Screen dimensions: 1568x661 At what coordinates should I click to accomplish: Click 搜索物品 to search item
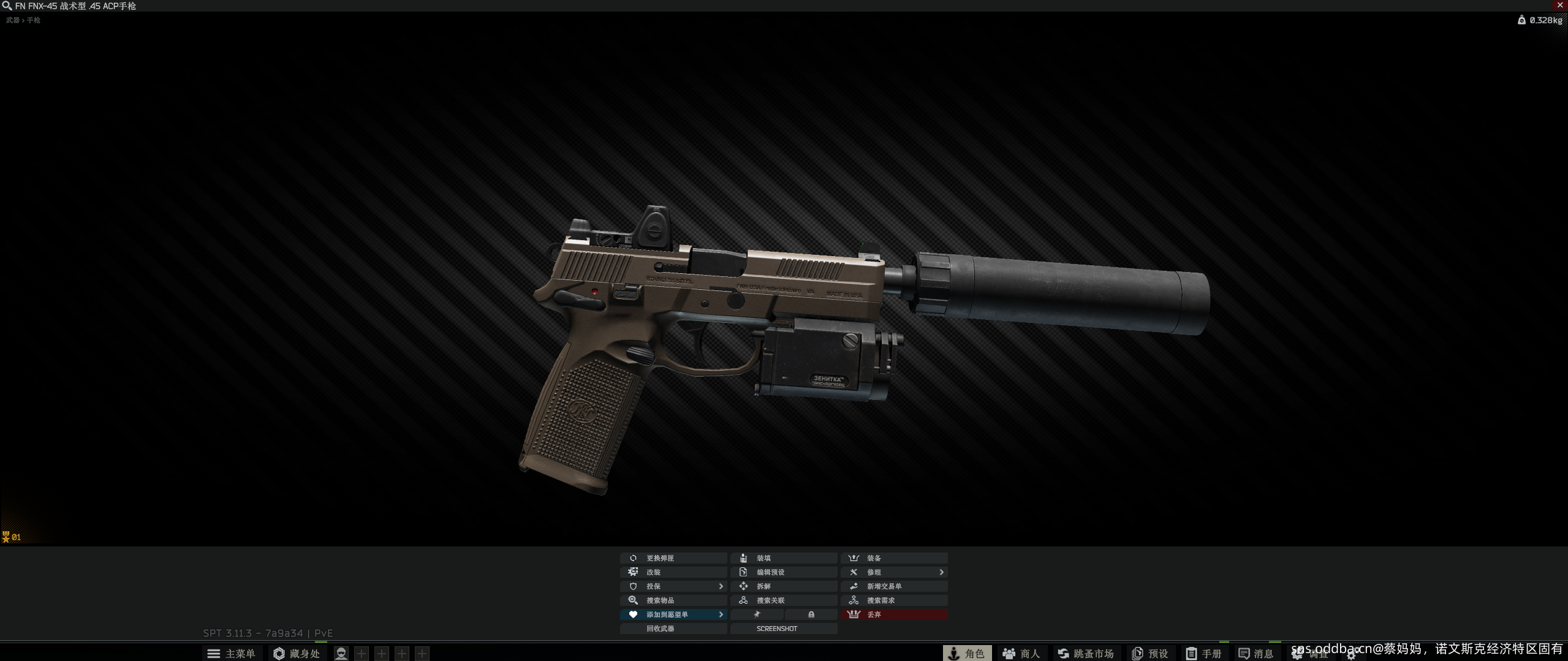[673, 600]
